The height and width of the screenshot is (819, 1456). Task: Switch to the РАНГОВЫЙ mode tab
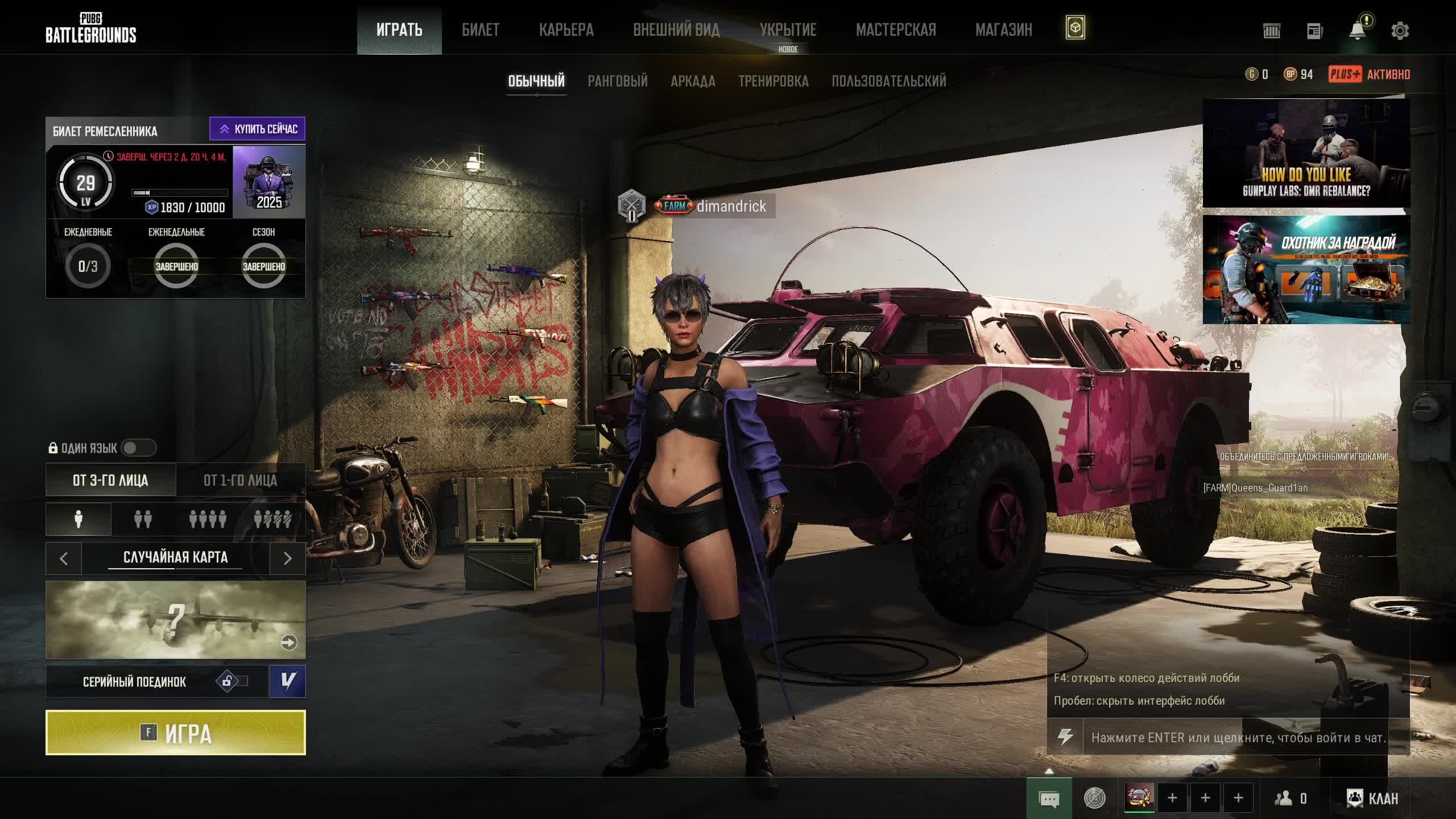pos(617,81)
